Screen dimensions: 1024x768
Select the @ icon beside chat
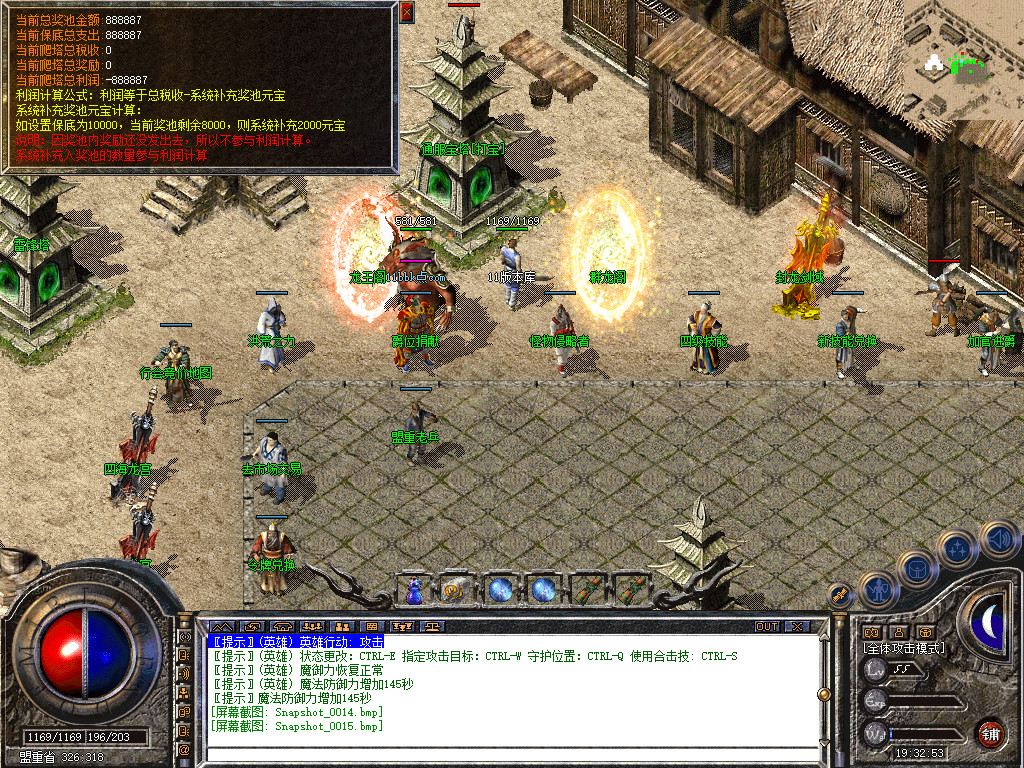click(185, 749)
